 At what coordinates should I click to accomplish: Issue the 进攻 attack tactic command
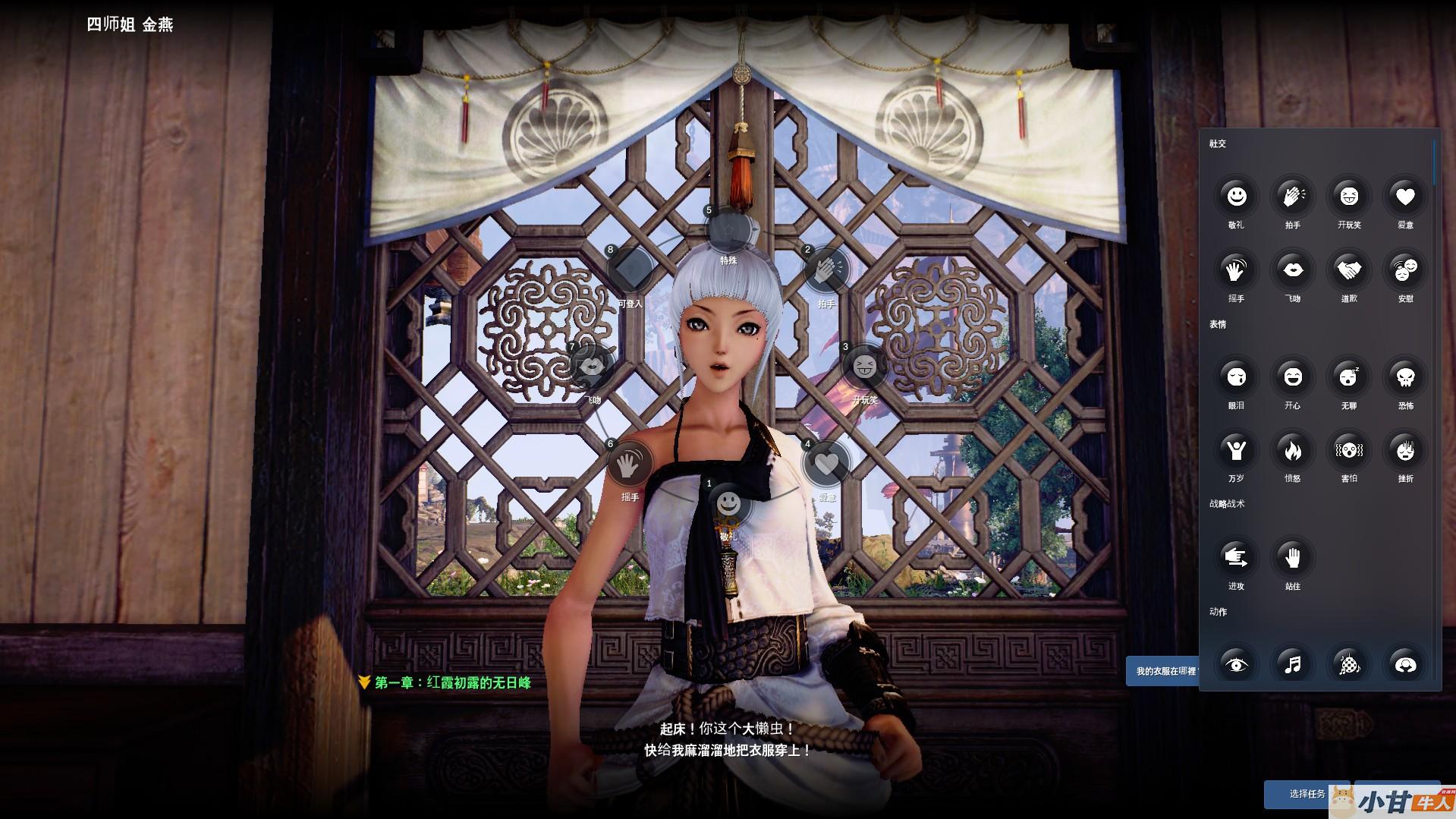1236,558
